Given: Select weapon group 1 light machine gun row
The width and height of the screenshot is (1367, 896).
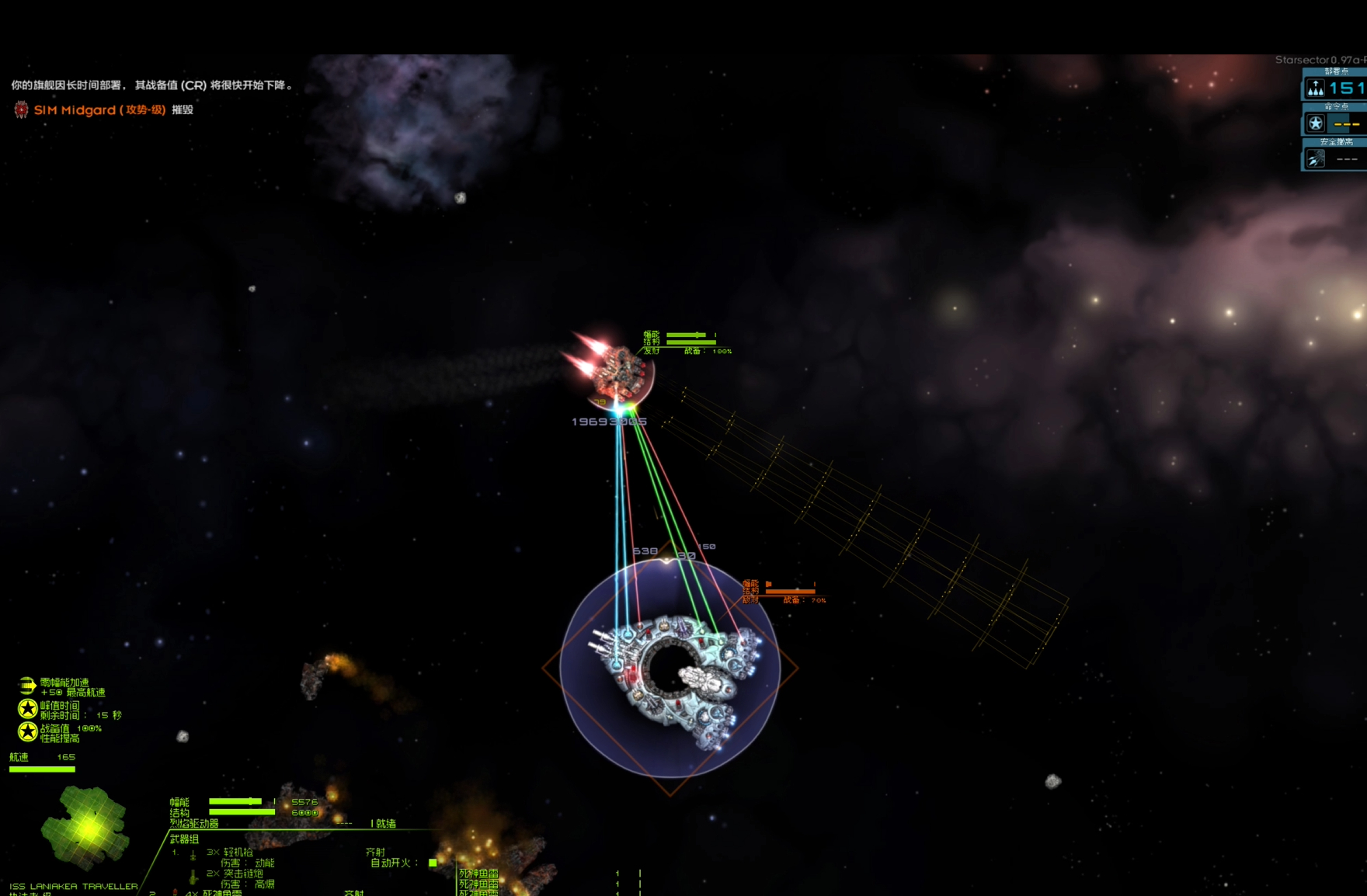Looking at the screenshot, I should coord(231,853).
